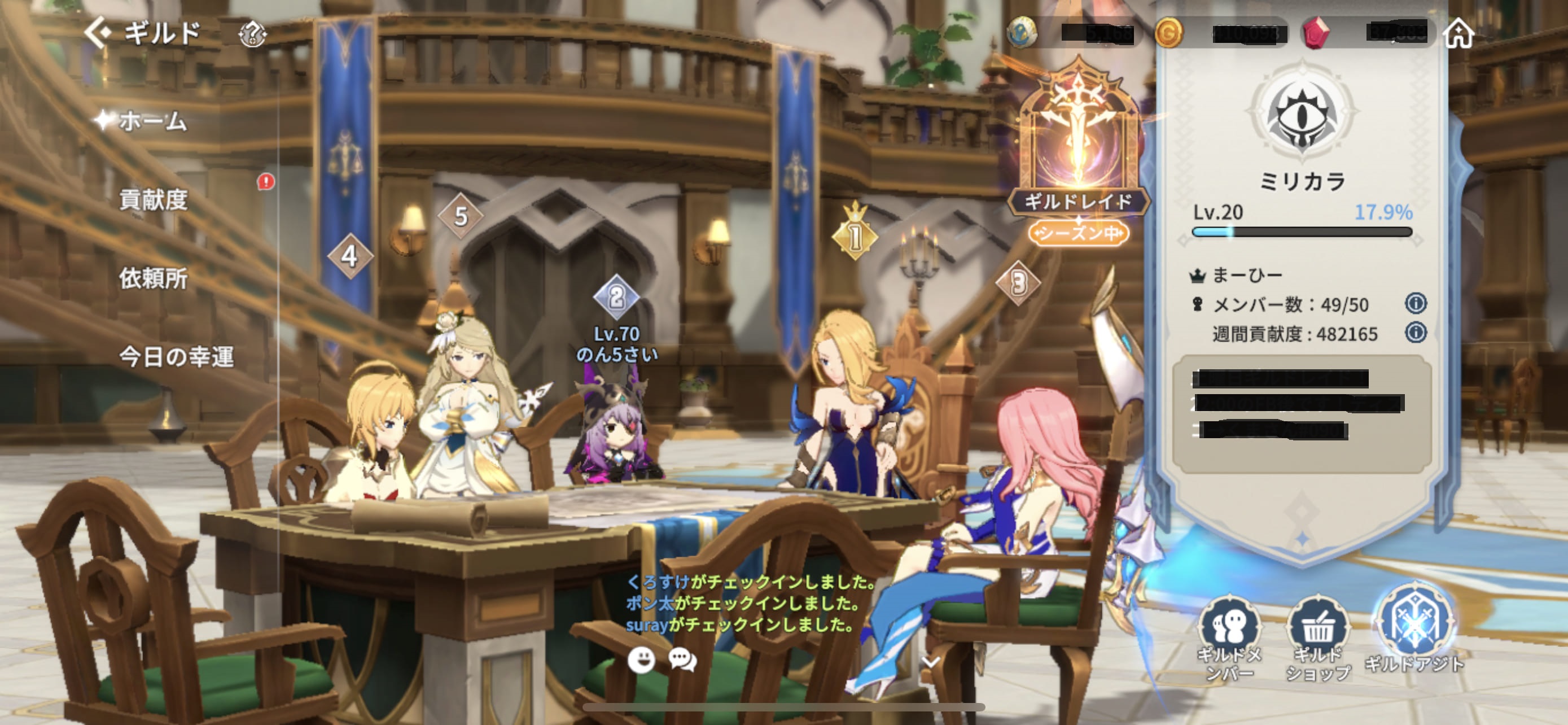The image size is (1568, 725).
Task: Open the emoji smiley button
Action: (641, 660)
